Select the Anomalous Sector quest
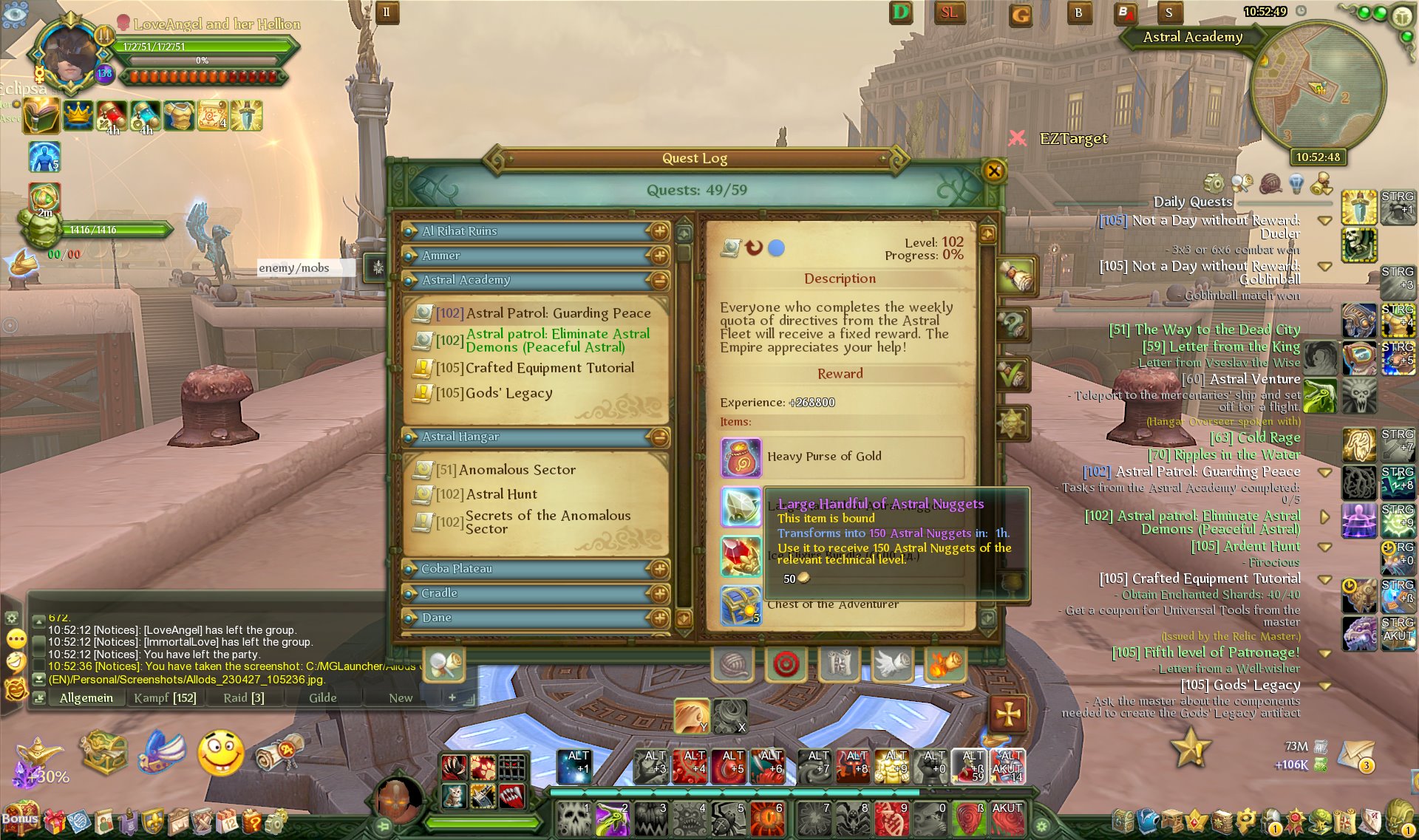The height and width of the screenshot is (840, 1419). click(517, 470)
